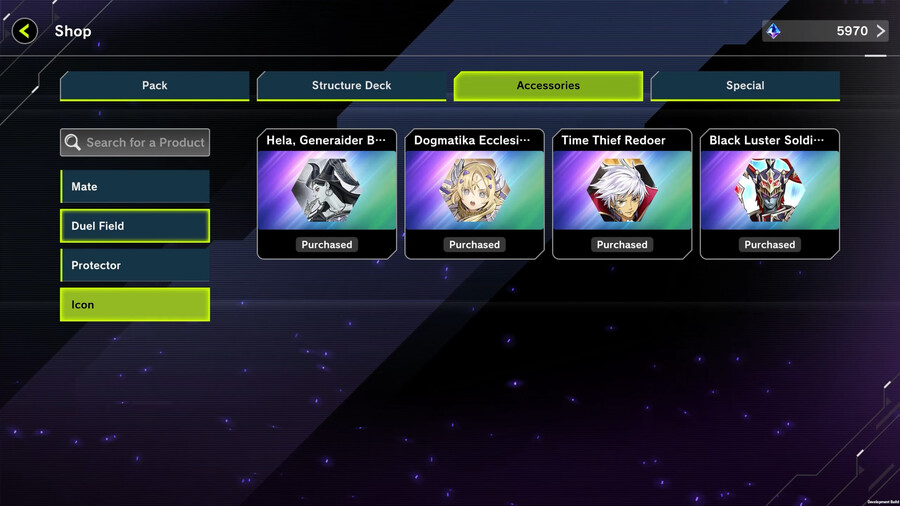Screen dimensions: 900x506
Task: Choose the Mate accessory category
Action: pyautogui.click(x=135, y=187)
